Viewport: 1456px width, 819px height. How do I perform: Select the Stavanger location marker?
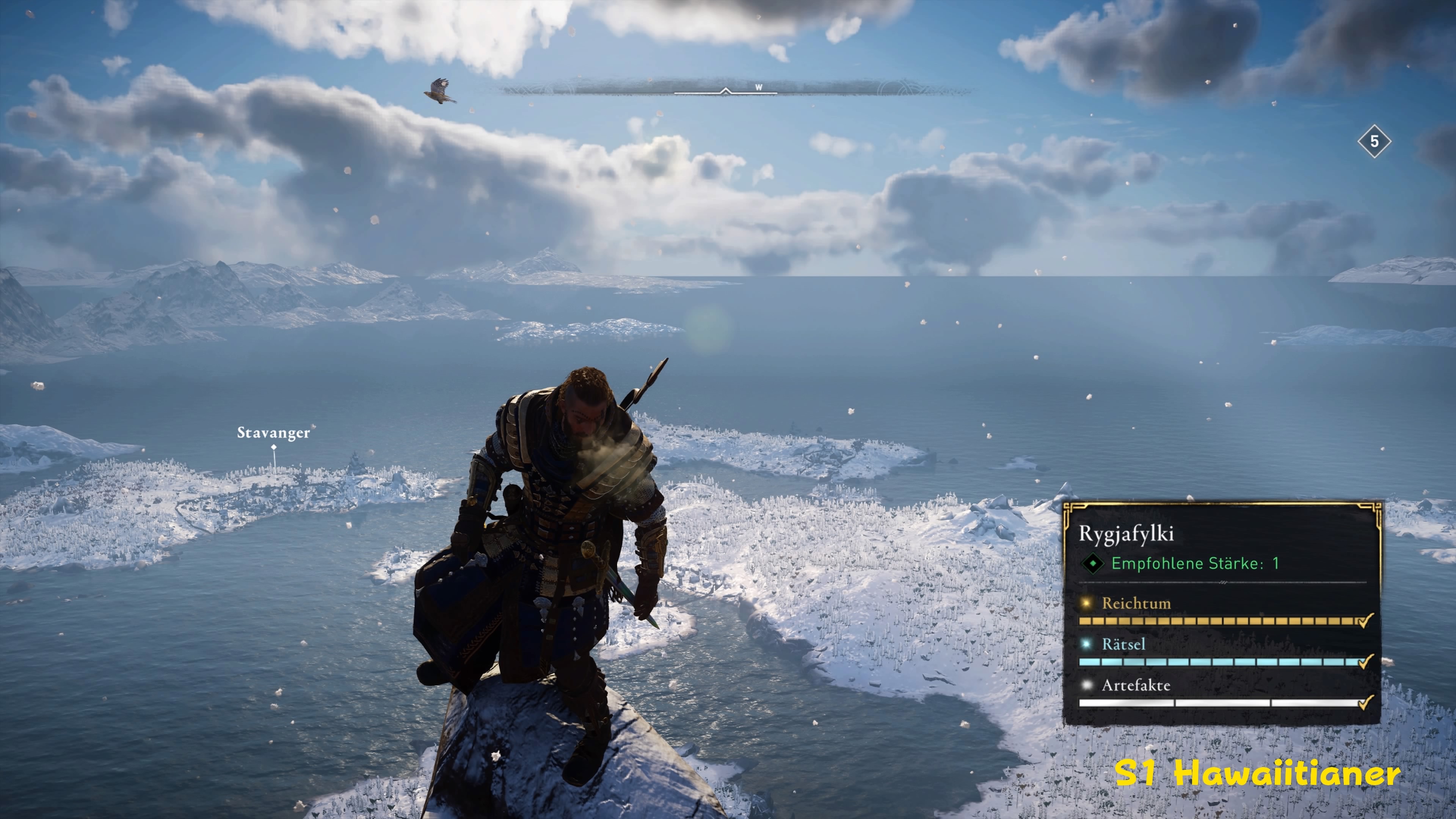[273, 447]
